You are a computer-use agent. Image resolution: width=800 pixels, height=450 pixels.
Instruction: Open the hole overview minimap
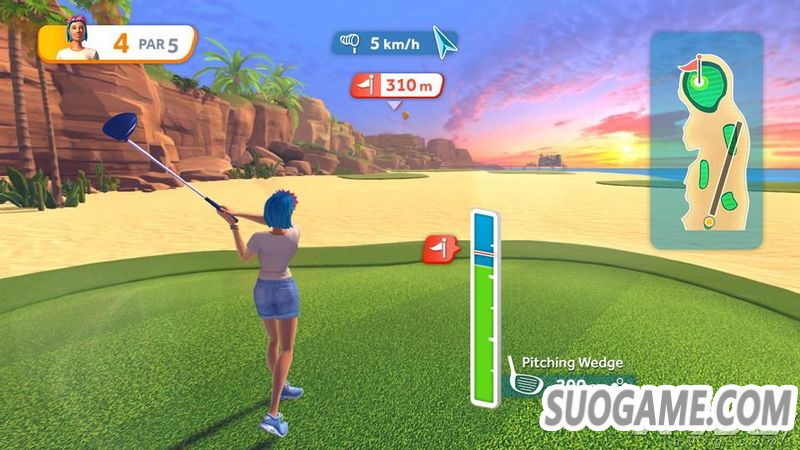[706, 138]
